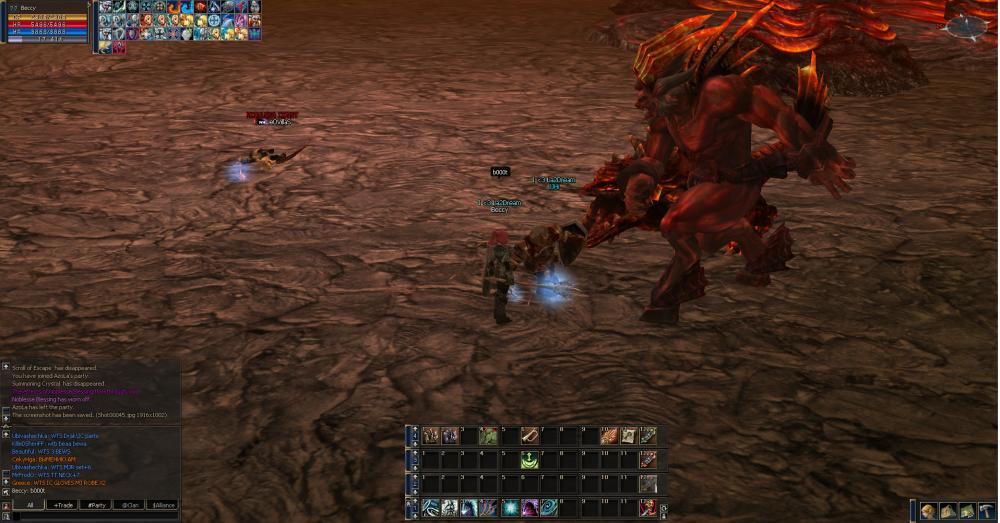This screenshot has height=523, width=1000.
Task: Use the pink red skill in bottom row slot 12
Action: [x=648, y=508]
